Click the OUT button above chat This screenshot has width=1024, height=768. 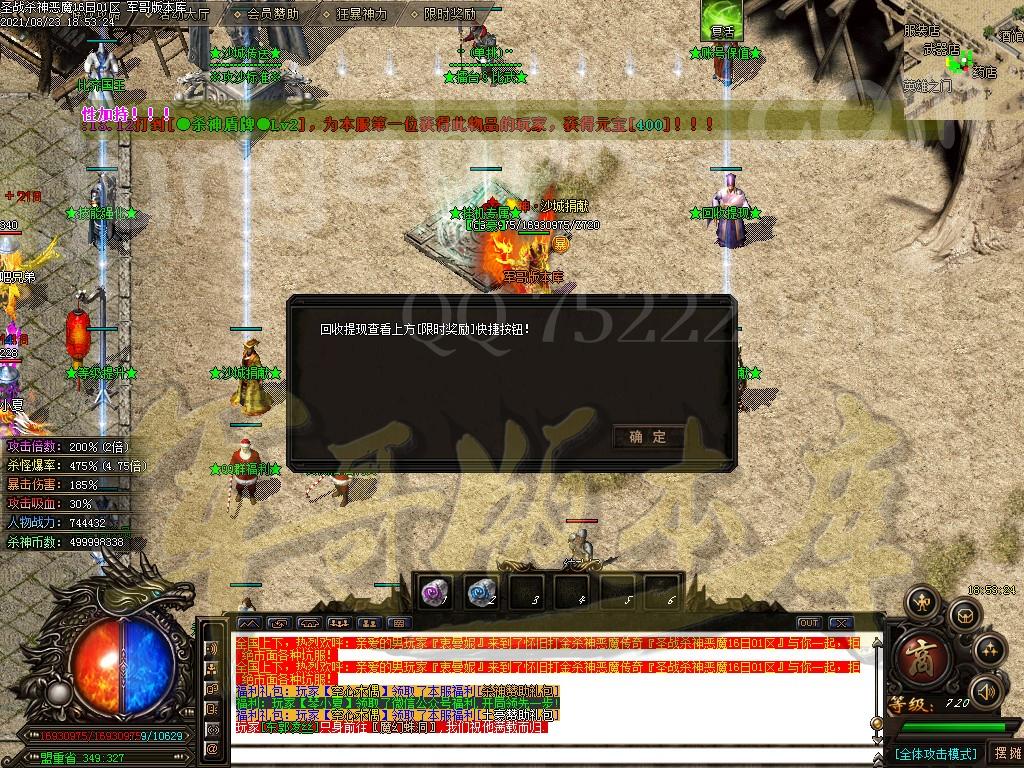[809, 623]
